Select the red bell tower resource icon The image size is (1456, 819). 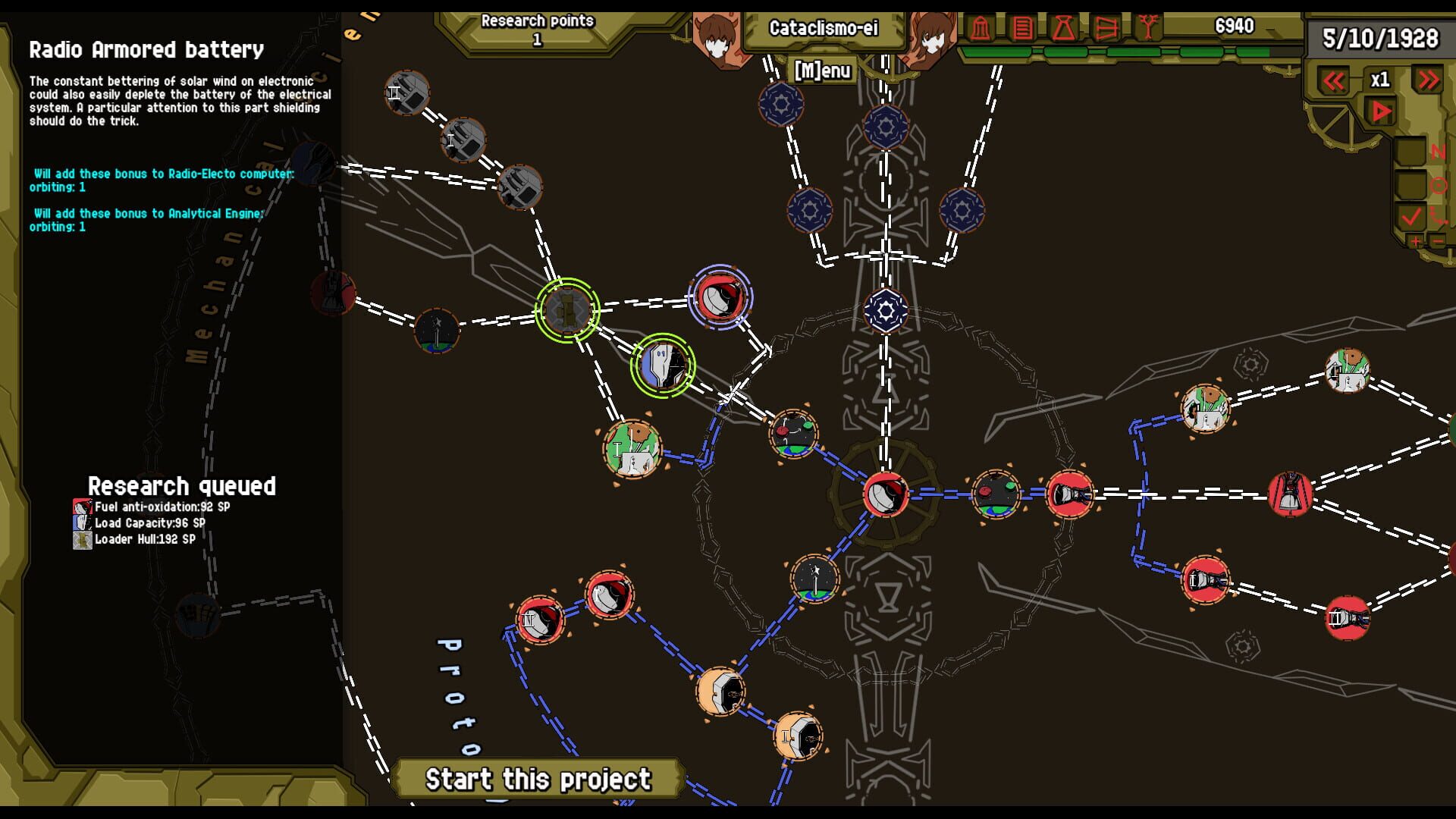pyautogui.click(x=981, y=29)
